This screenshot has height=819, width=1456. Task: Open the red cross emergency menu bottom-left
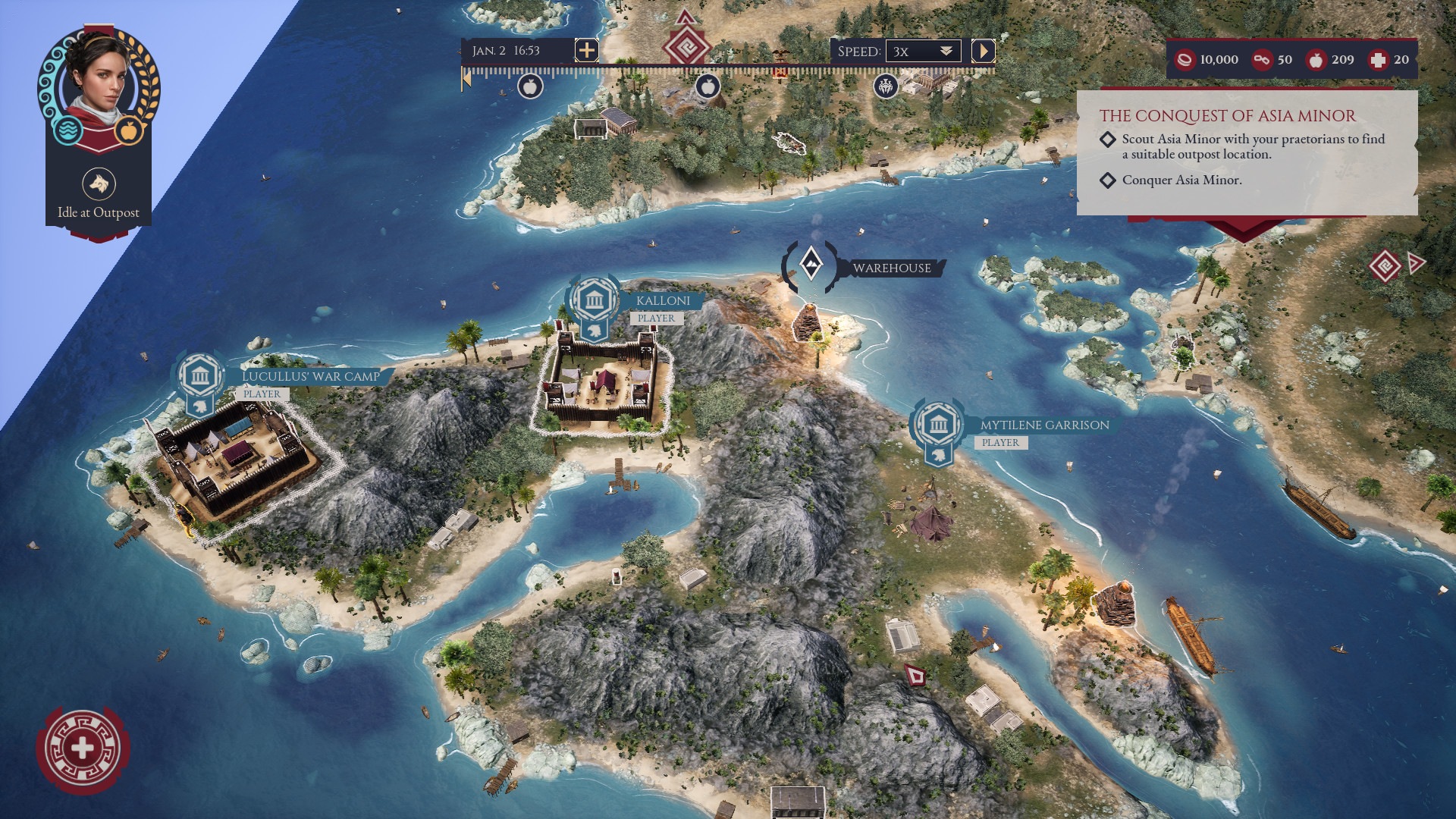[x=83, y=747]
